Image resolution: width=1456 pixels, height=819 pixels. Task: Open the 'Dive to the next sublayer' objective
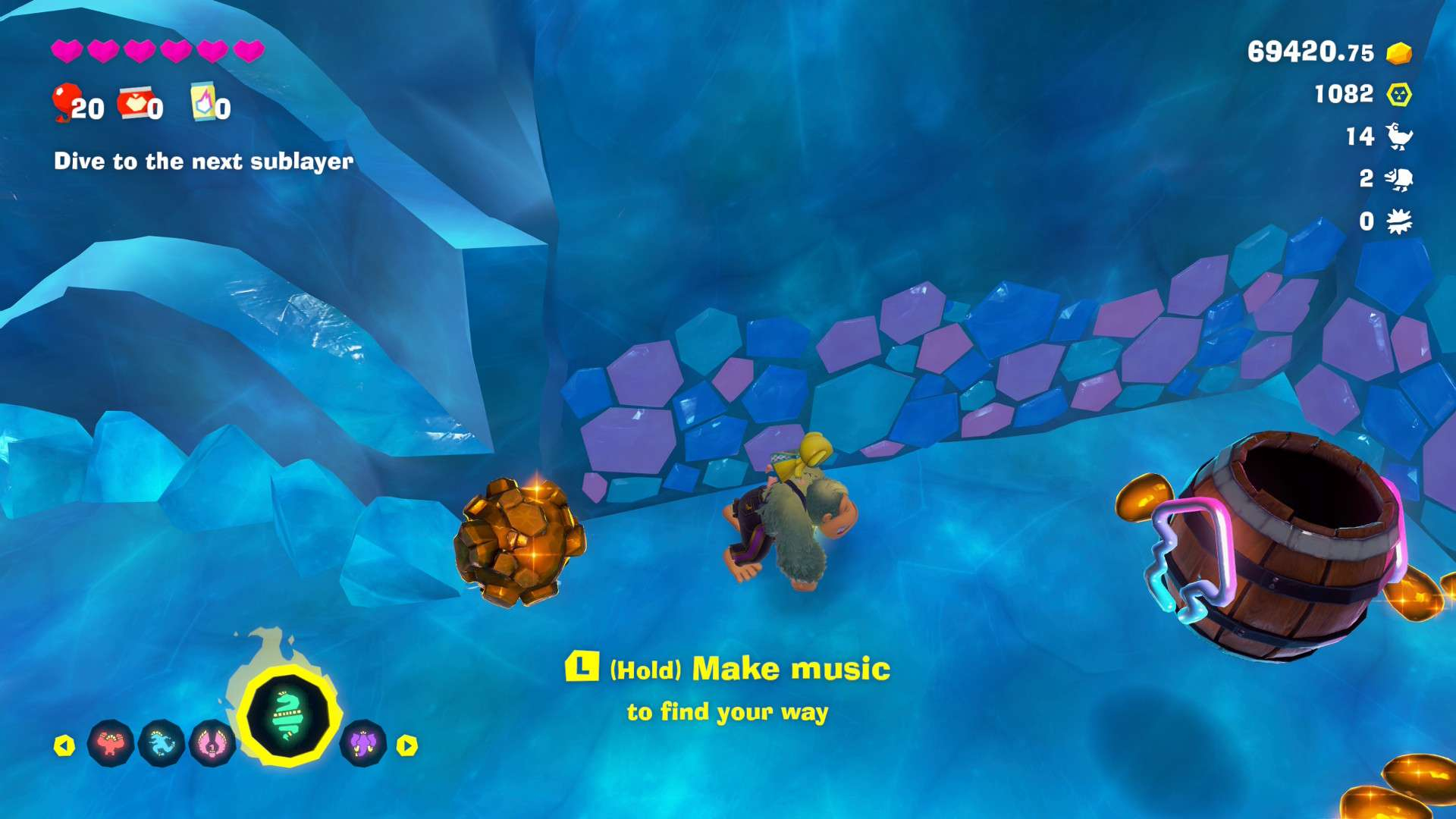(x=203, y=161)
